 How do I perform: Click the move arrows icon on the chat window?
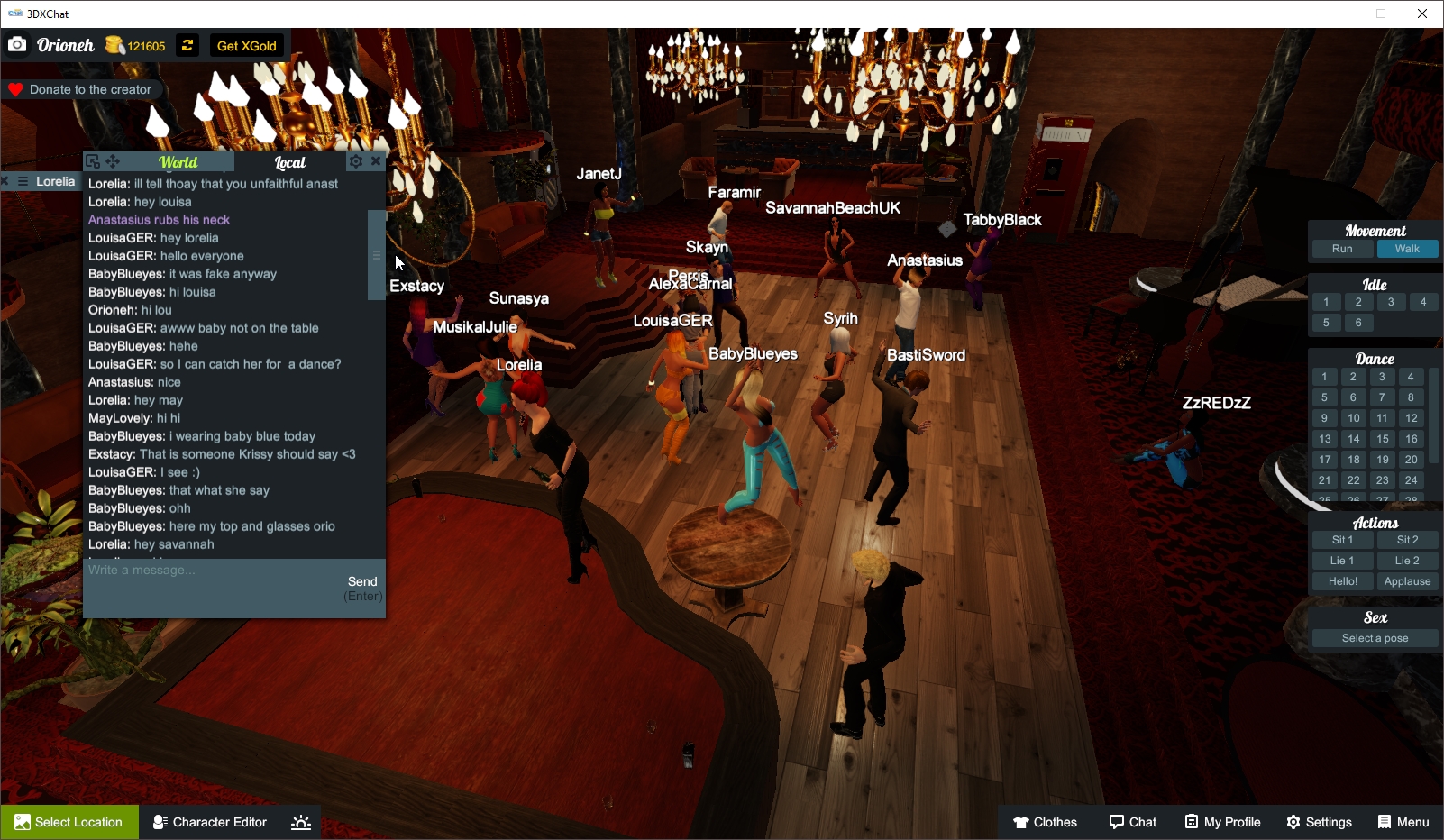[112, 160]
